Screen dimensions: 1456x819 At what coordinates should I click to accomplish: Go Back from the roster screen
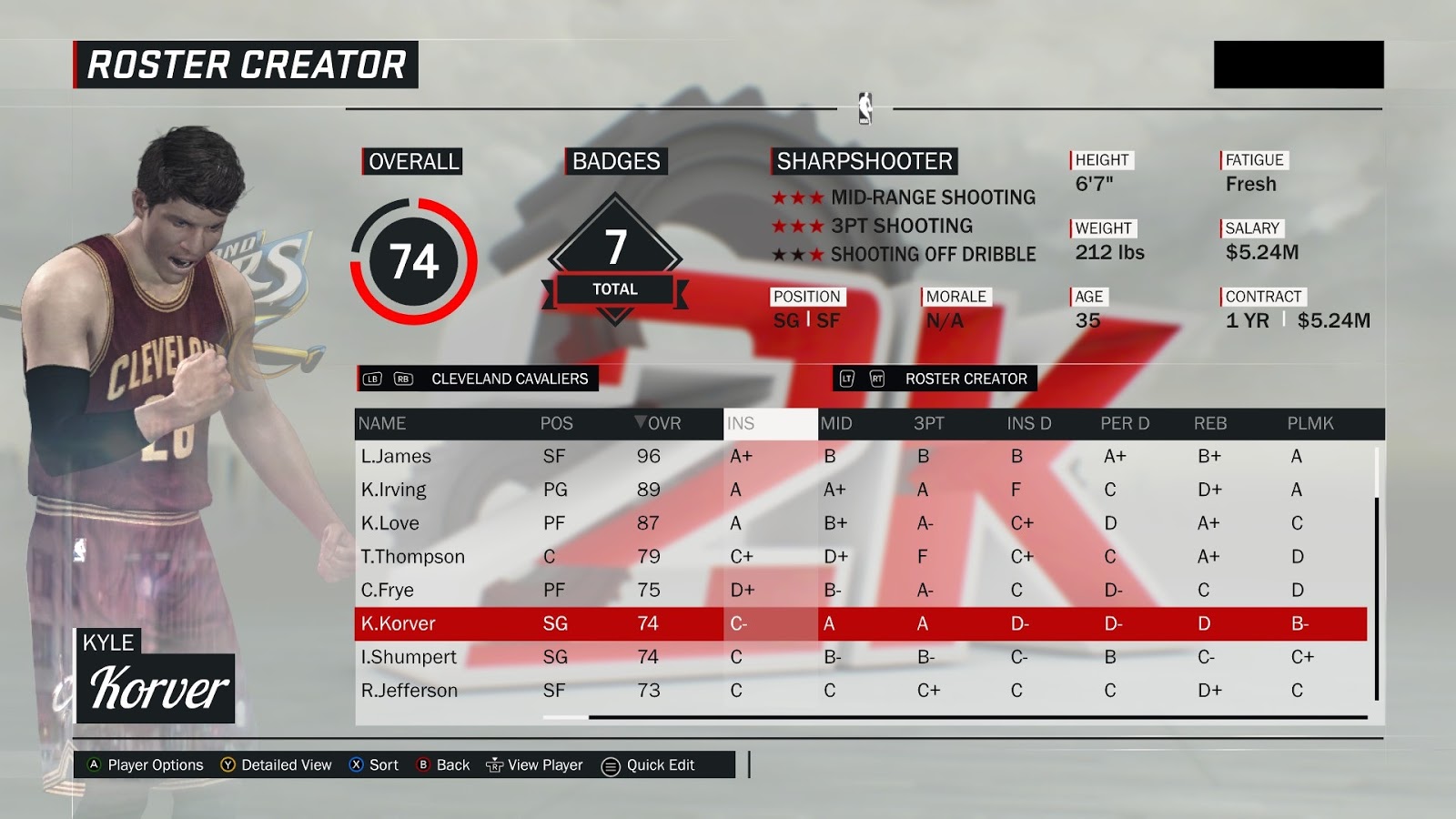(x=443, y=765)
